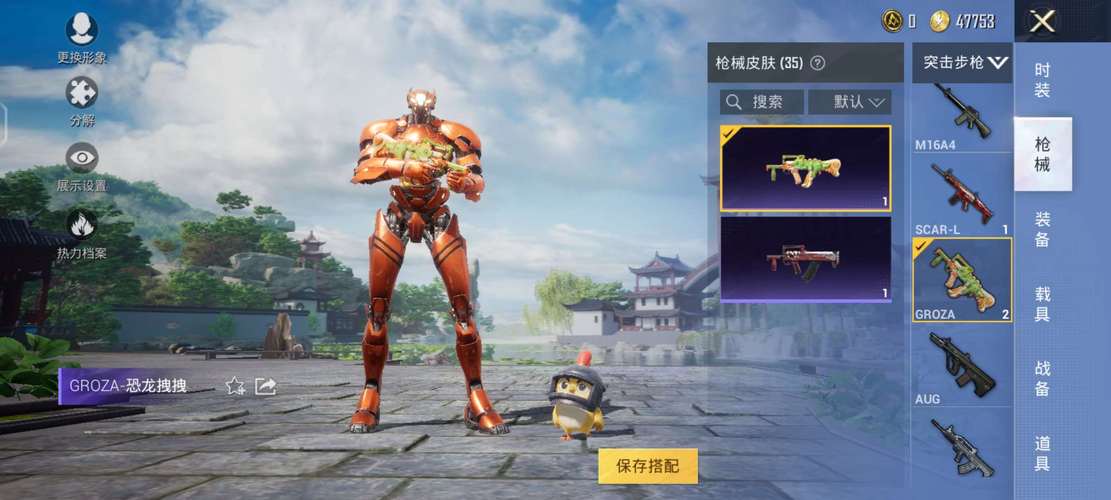Click the 搜索 skin search field
This screenshot has width=1111, height=500.
point(762,102)
